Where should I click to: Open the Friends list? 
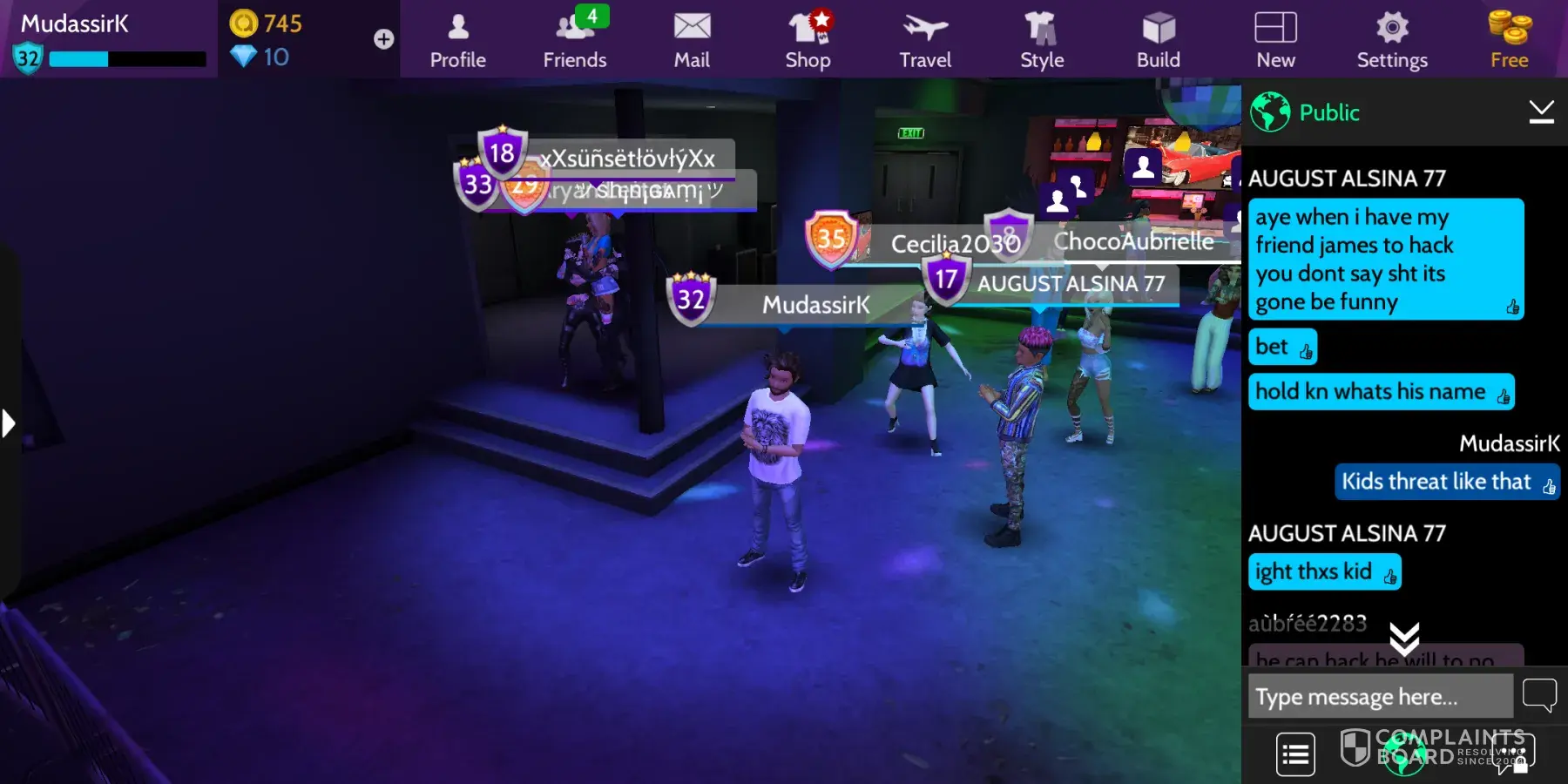point(575,40)
